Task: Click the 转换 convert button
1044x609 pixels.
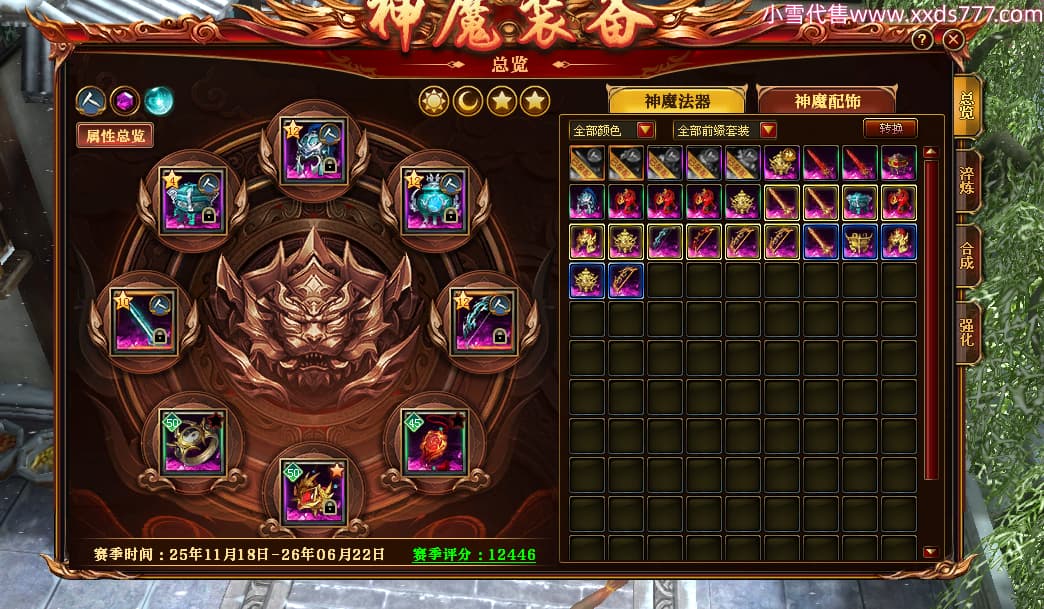Action: point(890,129)
